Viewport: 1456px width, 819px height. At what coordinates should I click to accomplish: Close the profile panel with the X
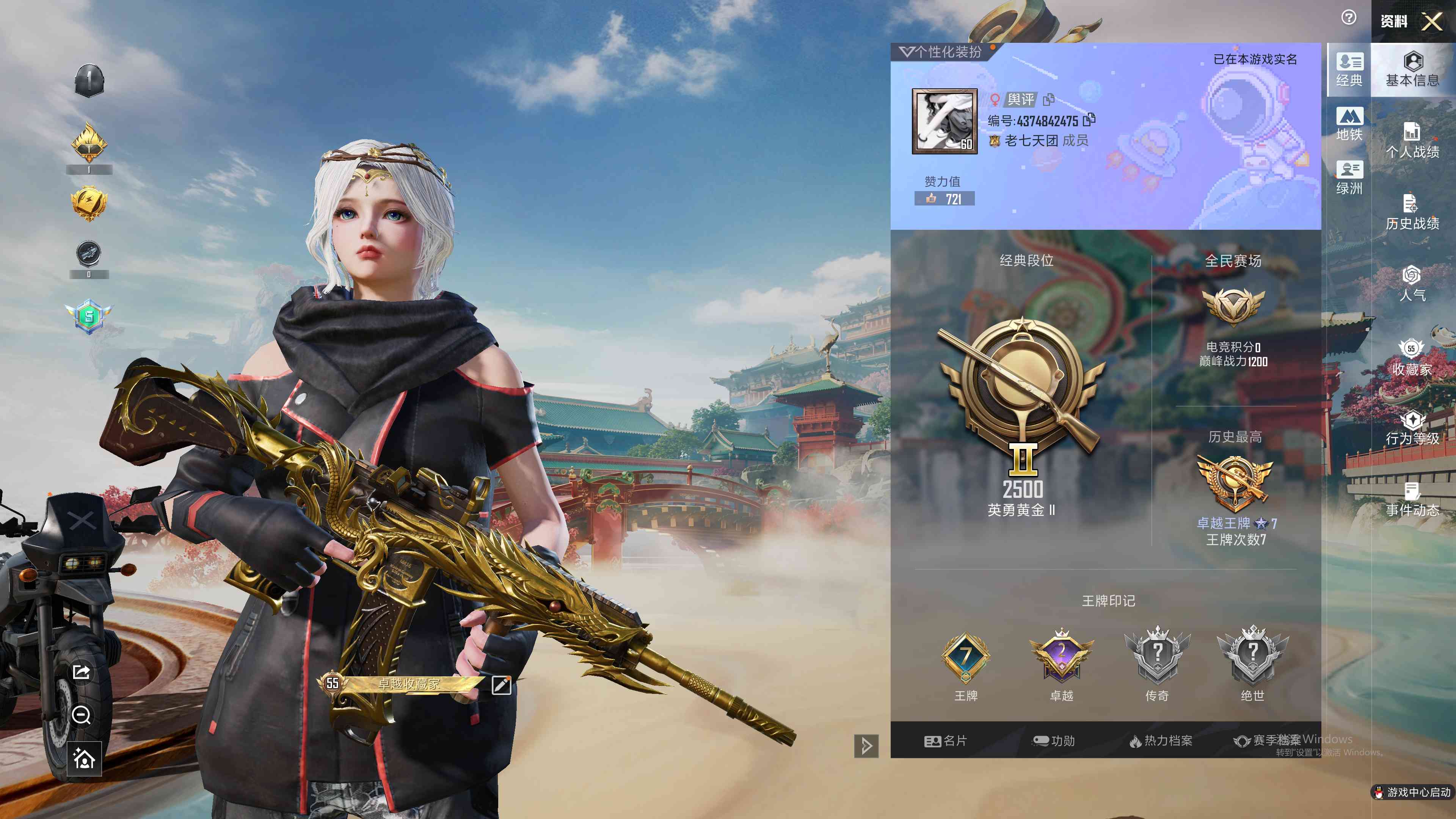[x=1432, y=22]
